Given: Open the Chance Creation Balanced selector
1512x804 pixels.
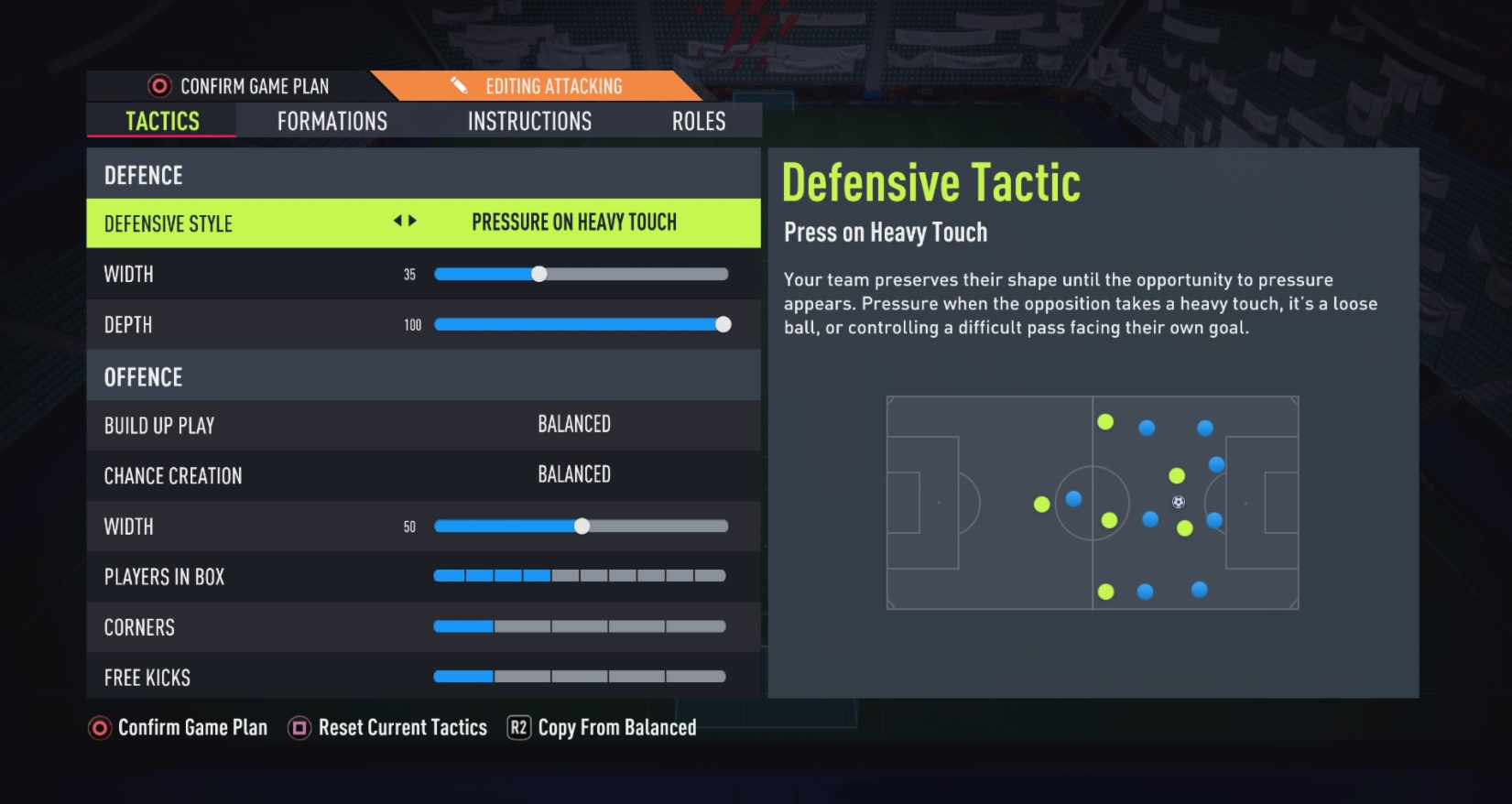Looking at the screenshot, I should tap(573, 474).
